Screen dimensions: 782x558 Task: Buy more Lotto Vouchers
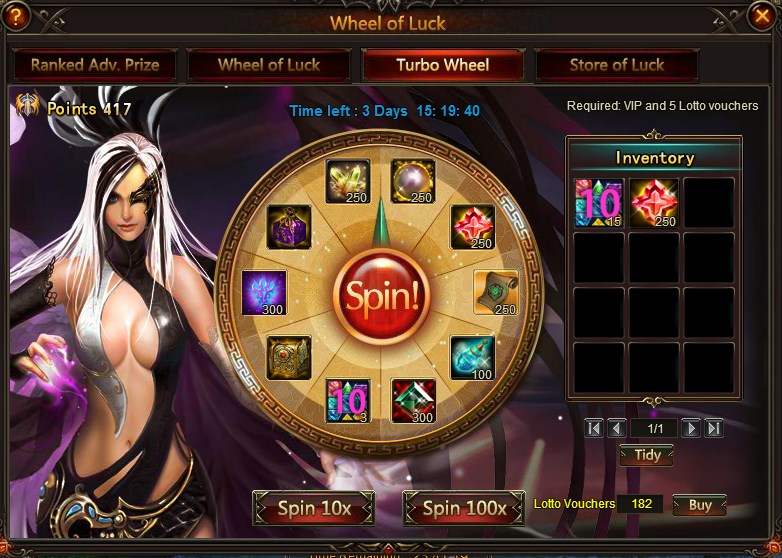pos(699,505)
